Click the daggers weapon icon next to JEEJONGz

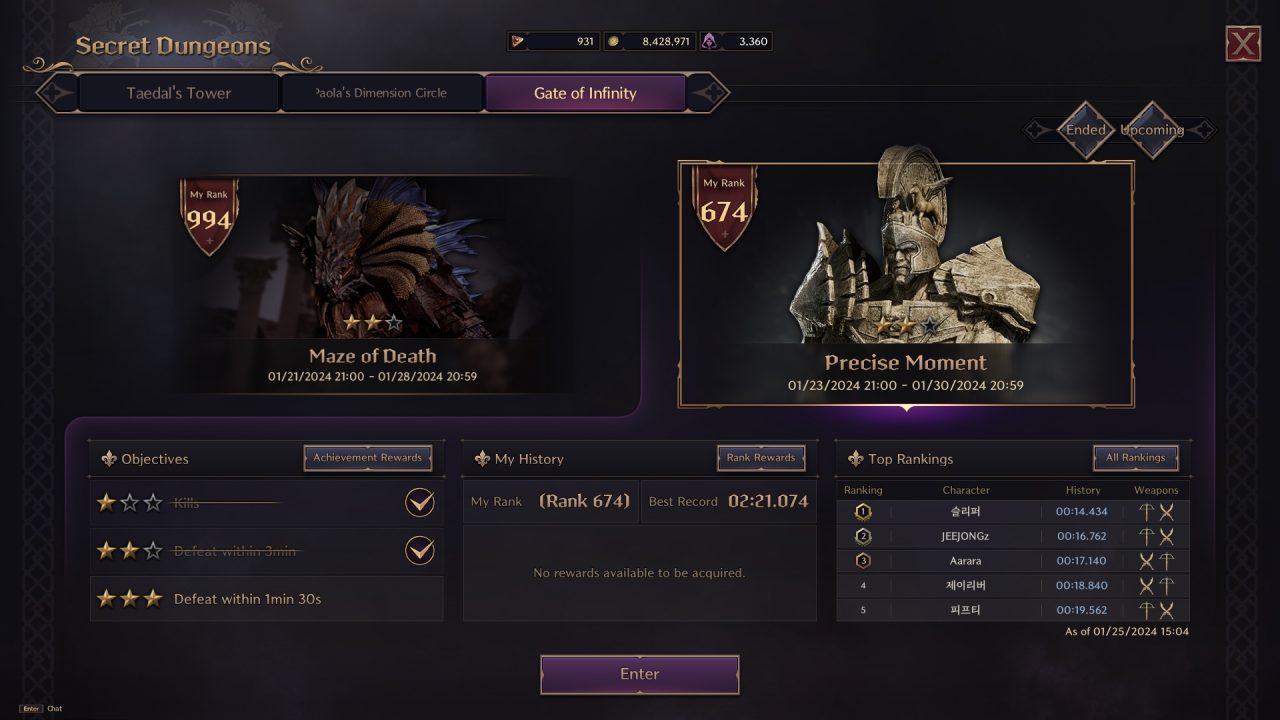(1166, 536)
